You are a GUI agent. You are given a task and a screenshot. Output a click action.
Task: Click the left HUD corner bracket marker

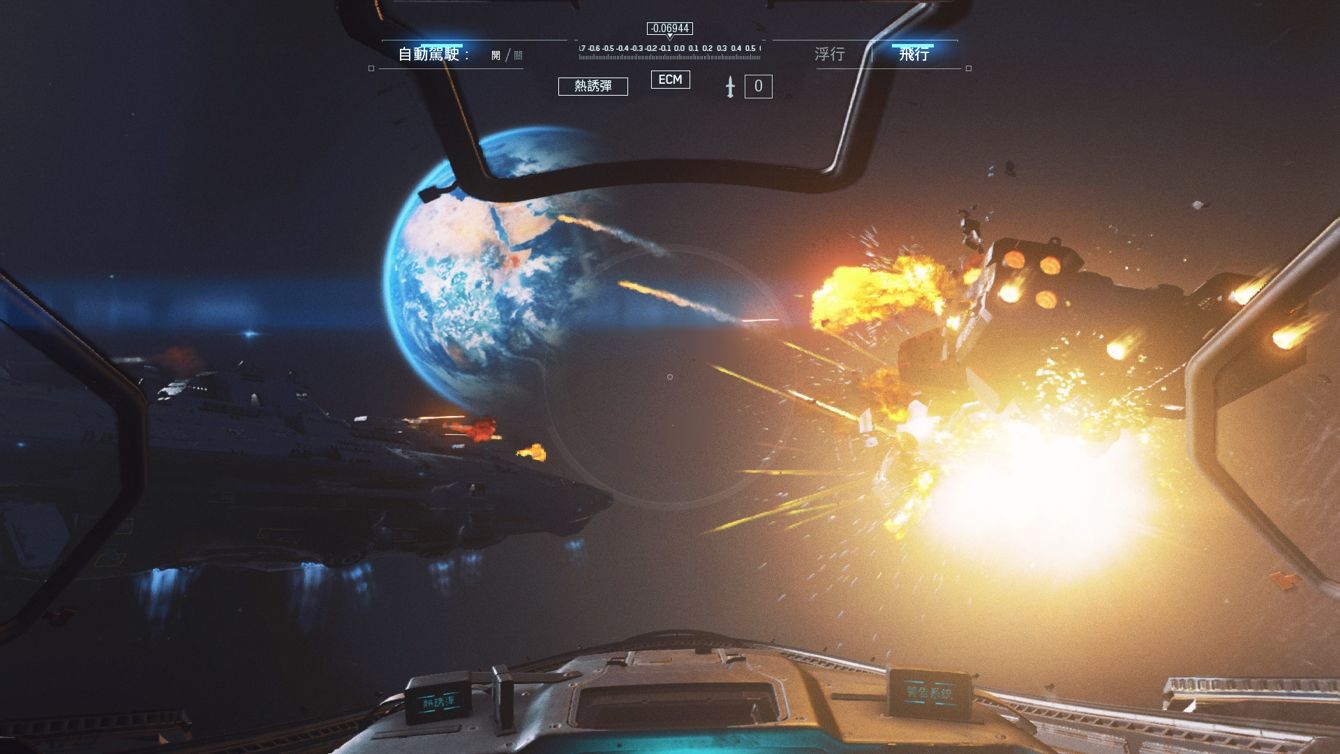click(x=372, y=67)
